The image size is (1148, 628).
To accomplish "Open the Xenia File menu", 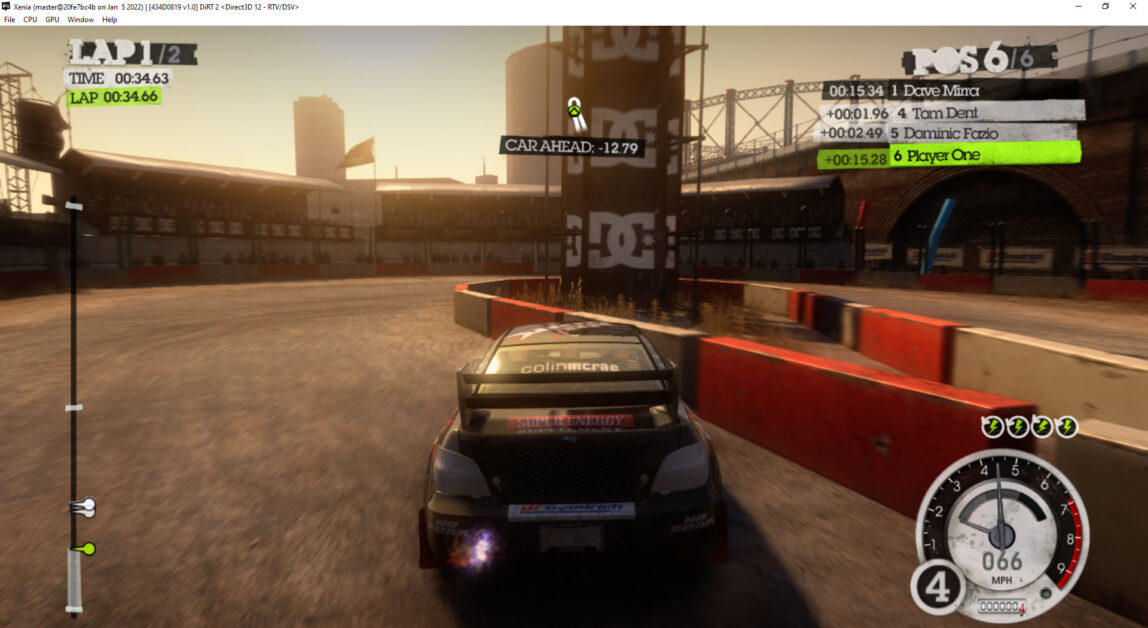I will coord(9,19).
